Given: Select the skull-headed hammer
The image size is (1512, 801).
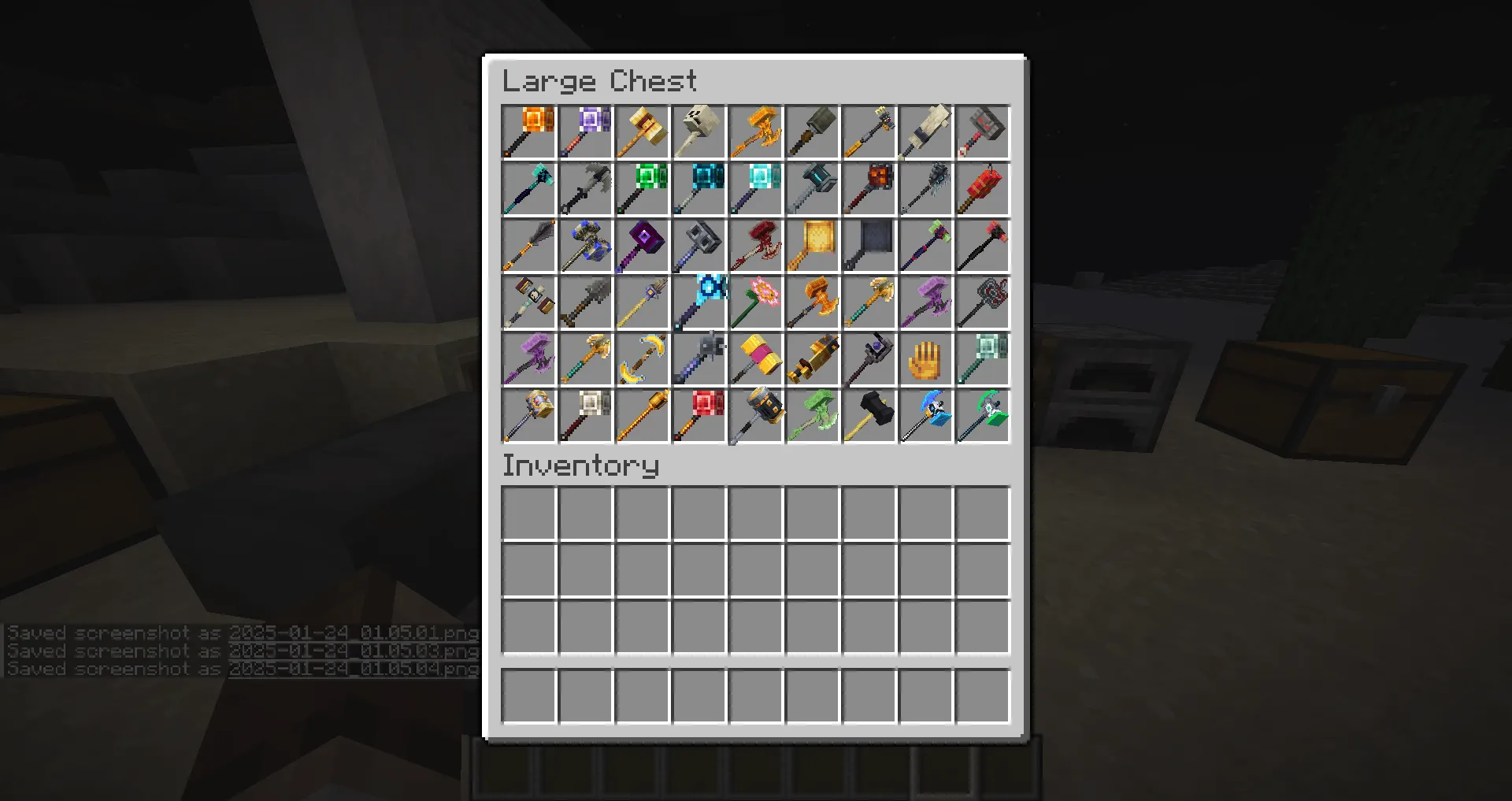Looking at the screenshot, I should (698, 132).
